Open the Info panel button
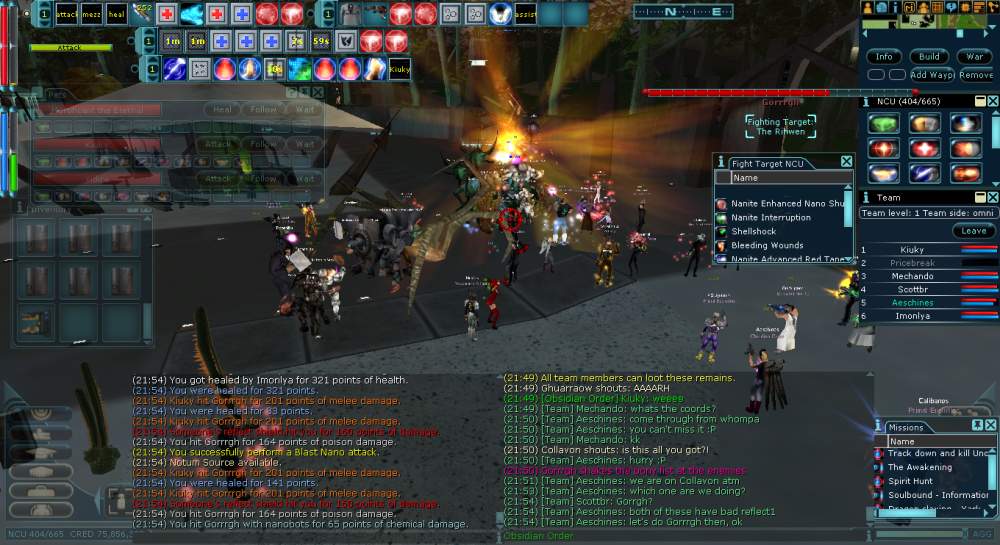 coord(884,57)
